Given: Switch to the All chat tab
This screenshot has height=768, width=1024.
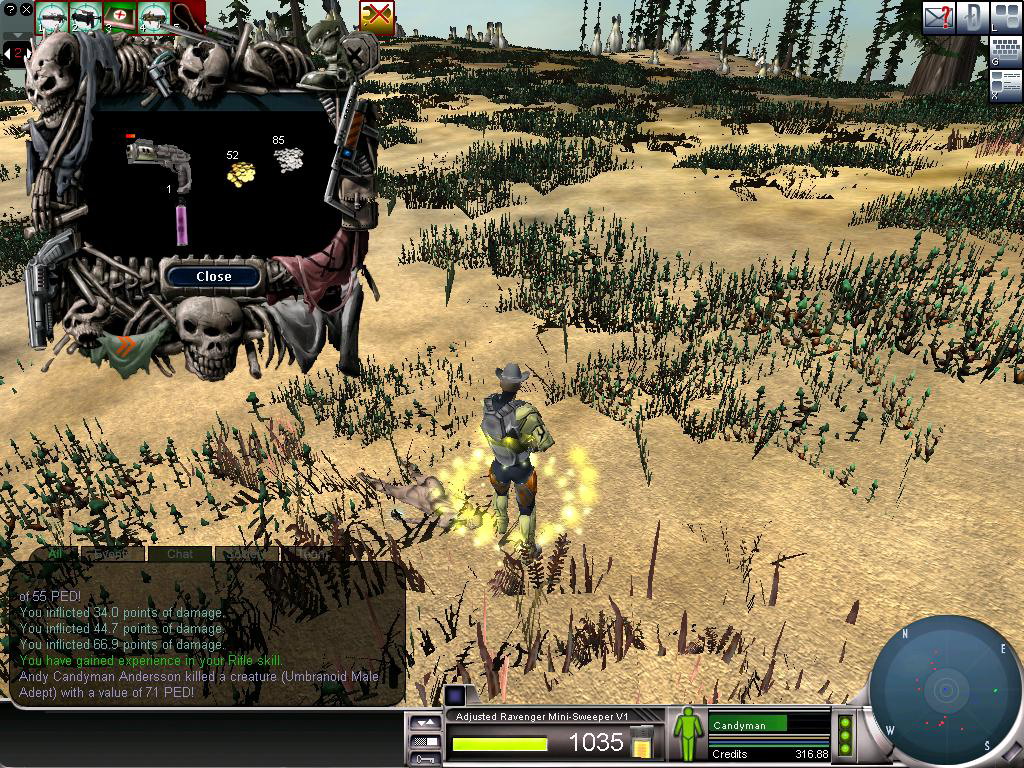Looking at the screenshot, I should 55,553.
